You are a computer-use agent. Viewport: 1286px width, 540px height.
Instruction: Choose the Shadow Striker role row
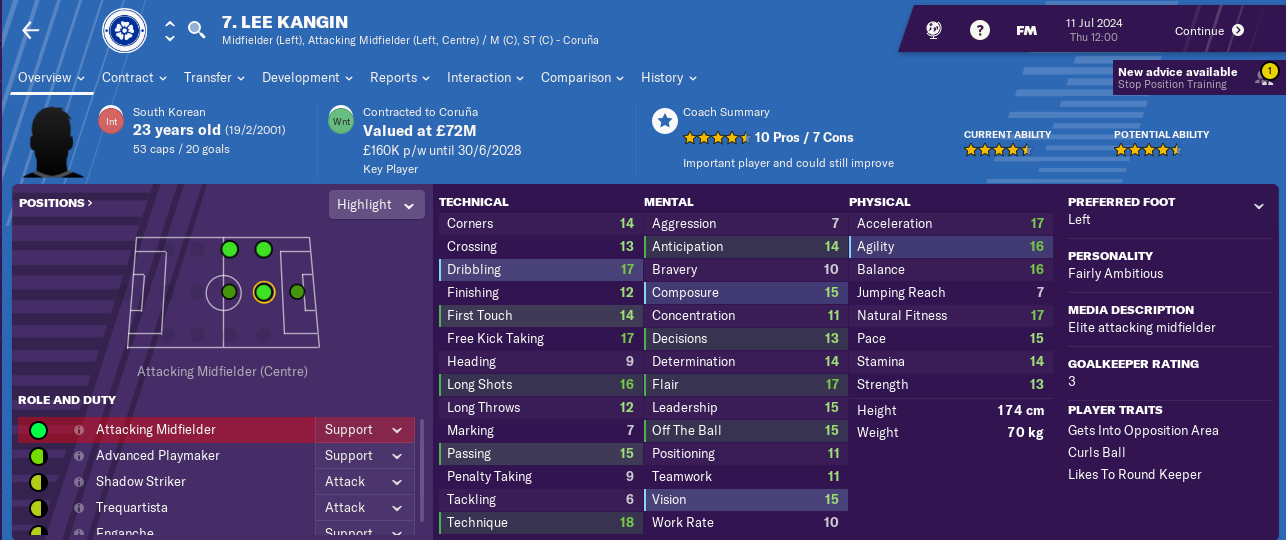140,481
